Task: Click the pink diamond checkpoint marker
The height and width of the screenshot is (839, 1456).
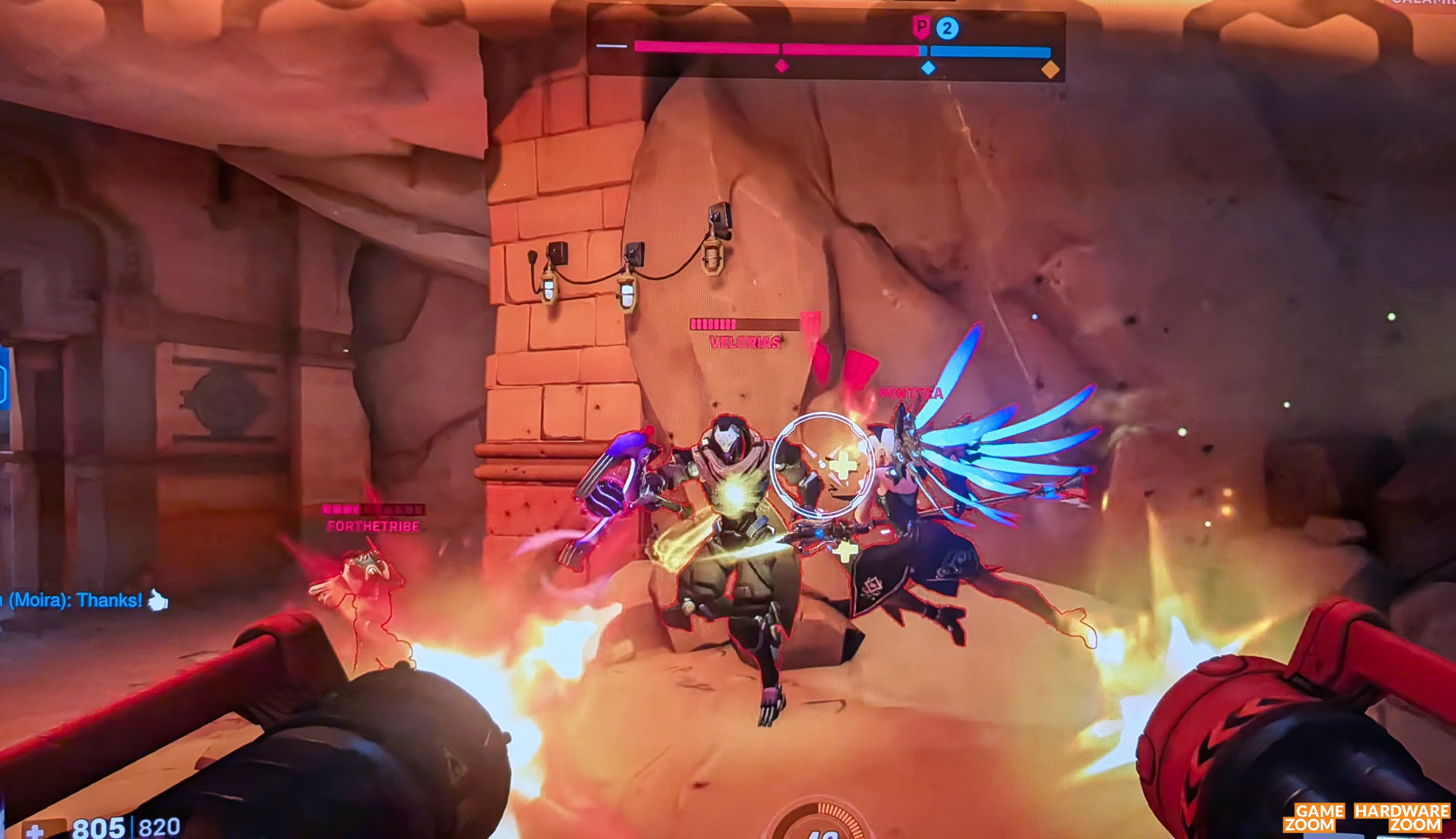Action: click(782, 66)
